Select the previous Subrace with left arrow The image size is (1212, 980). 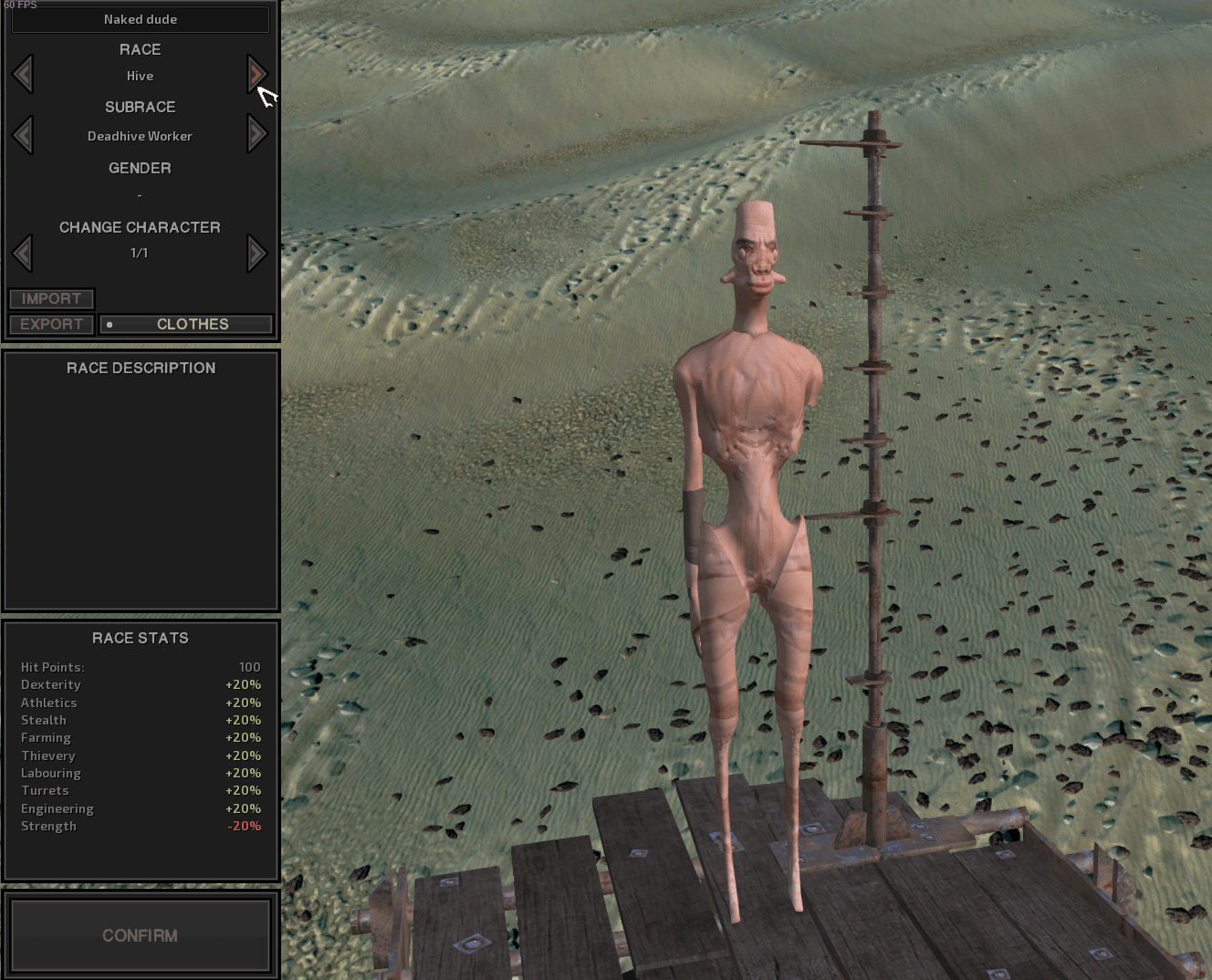click(x=23, y=134)
